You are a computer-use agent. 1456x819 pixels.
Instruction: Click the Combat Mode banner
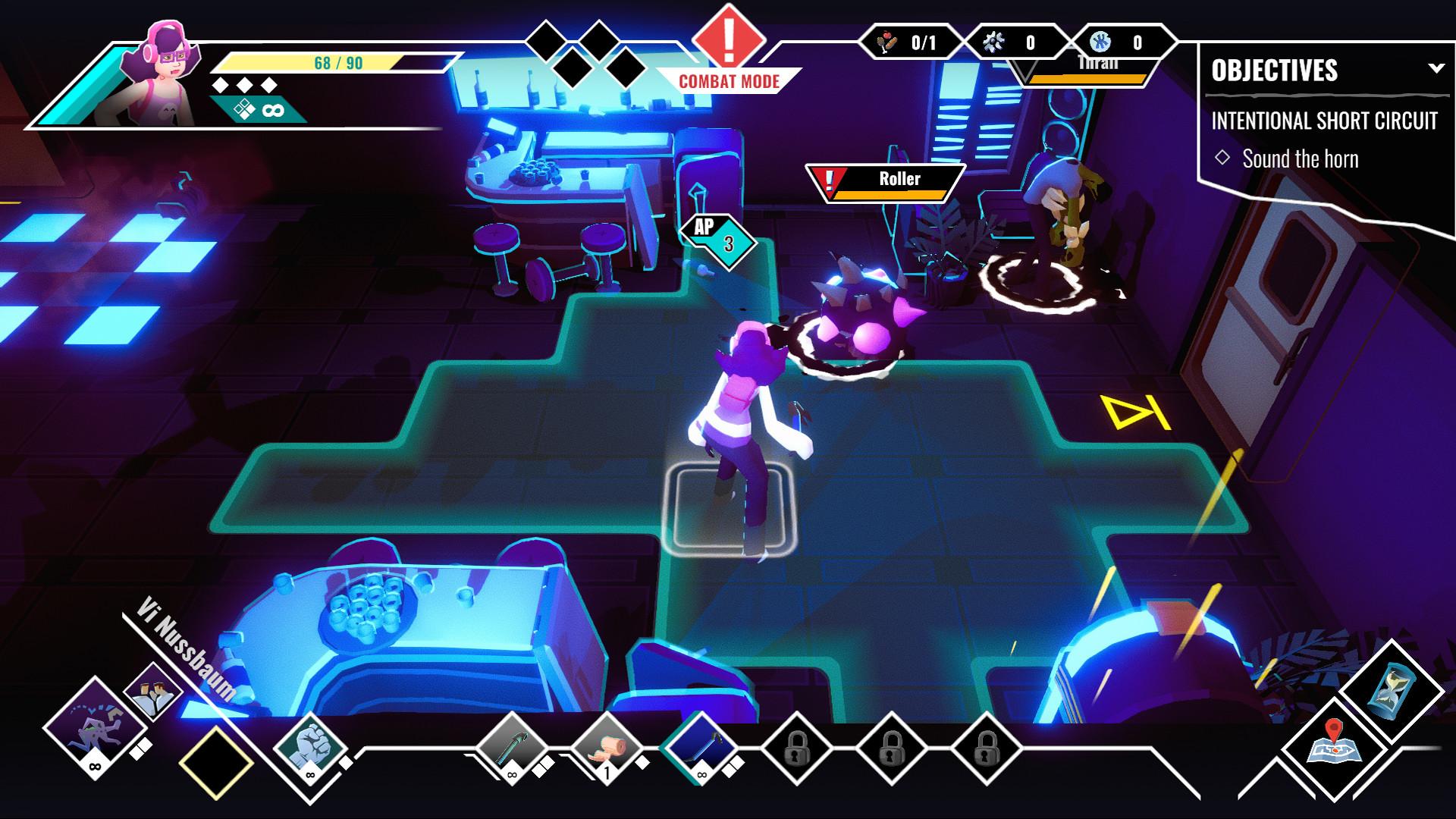click(x=728, y=78)
